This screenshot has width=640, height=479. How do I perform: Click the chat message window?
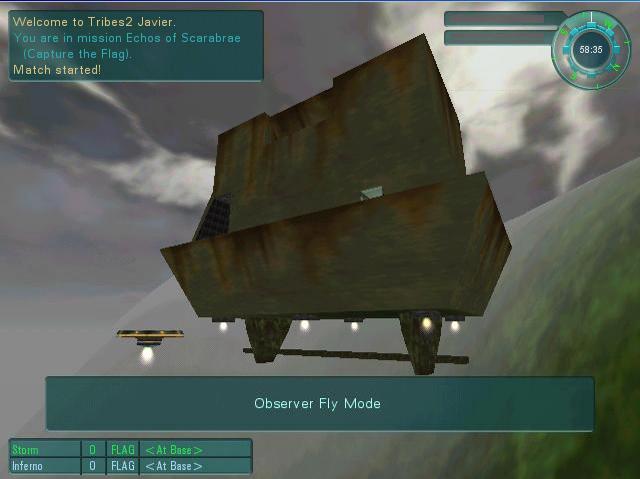point(136,45)
